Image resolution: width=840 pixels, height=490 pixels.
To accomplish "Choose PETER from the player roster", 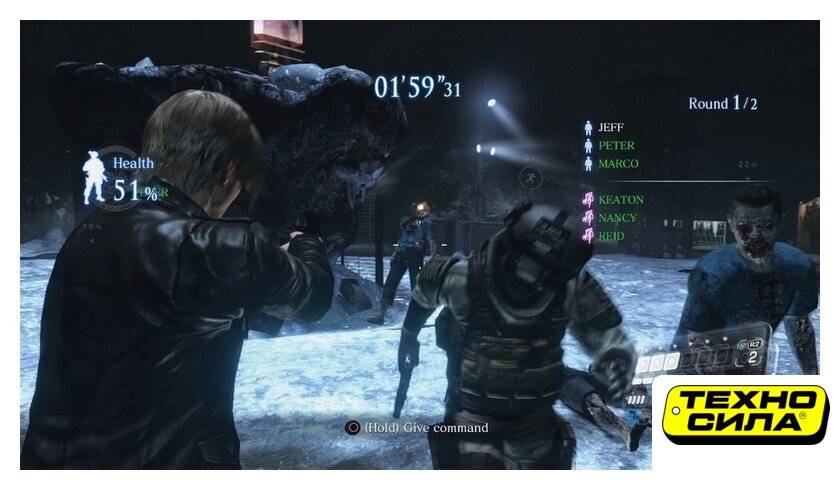I will point(615,146).
